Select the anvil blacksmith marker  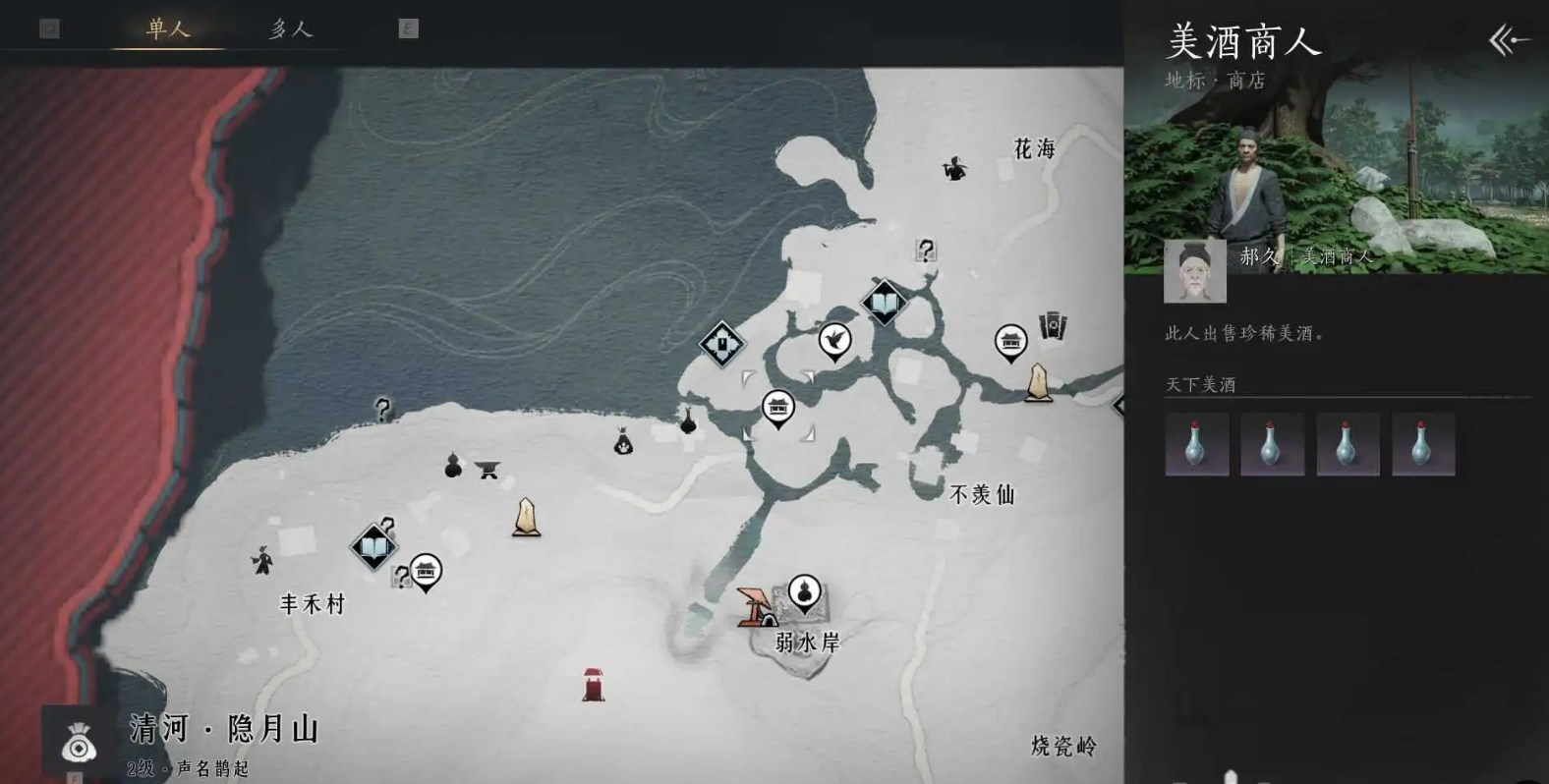pos(488,470)
